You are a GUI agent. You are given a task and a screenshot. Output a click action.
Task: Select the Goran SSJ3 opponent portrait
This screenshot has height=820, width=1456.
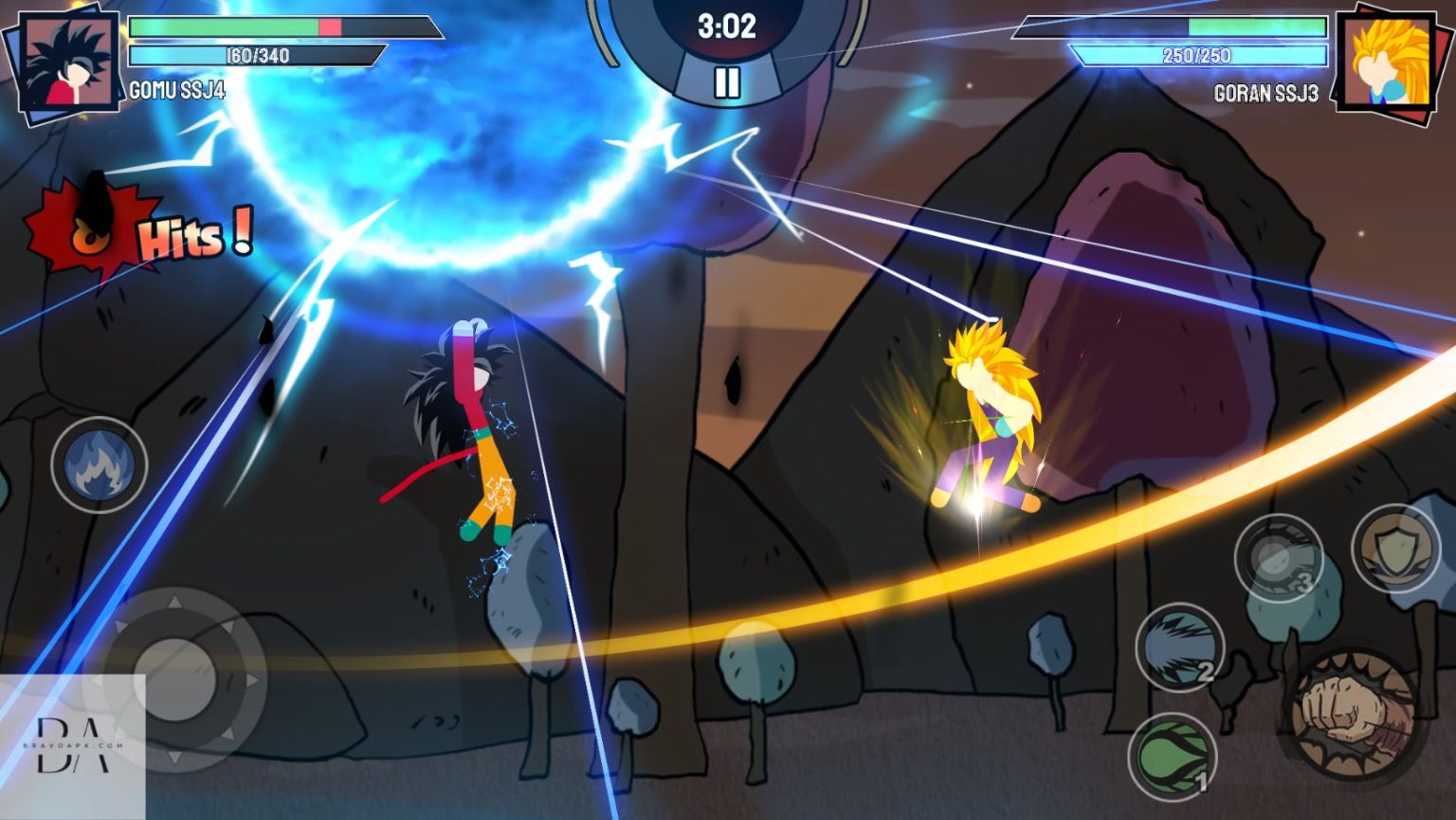tap(1387, 63)
